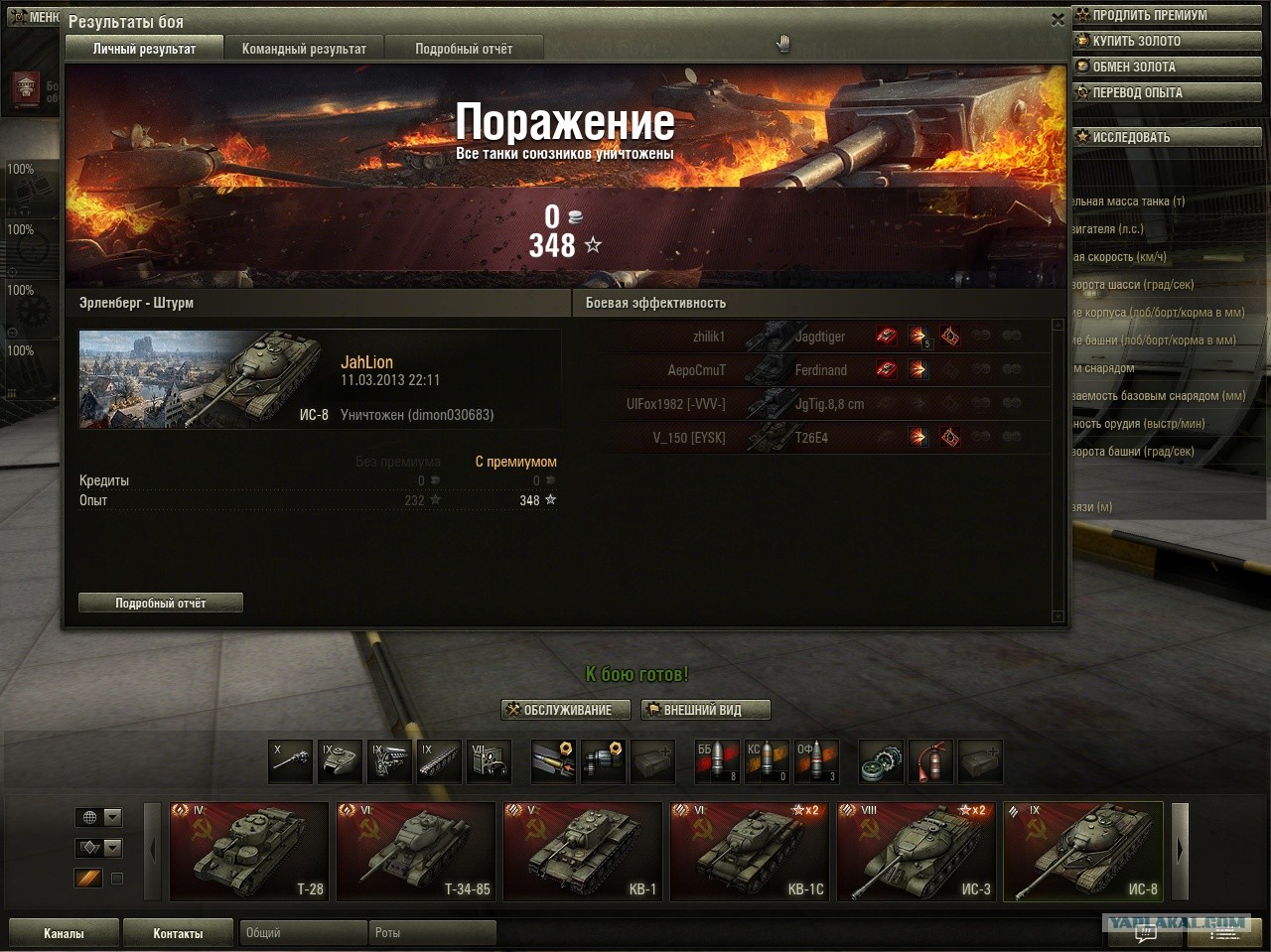Switch to the Командный результат tab
This screenshot has width=1271, height=952.
click(304, 49)
